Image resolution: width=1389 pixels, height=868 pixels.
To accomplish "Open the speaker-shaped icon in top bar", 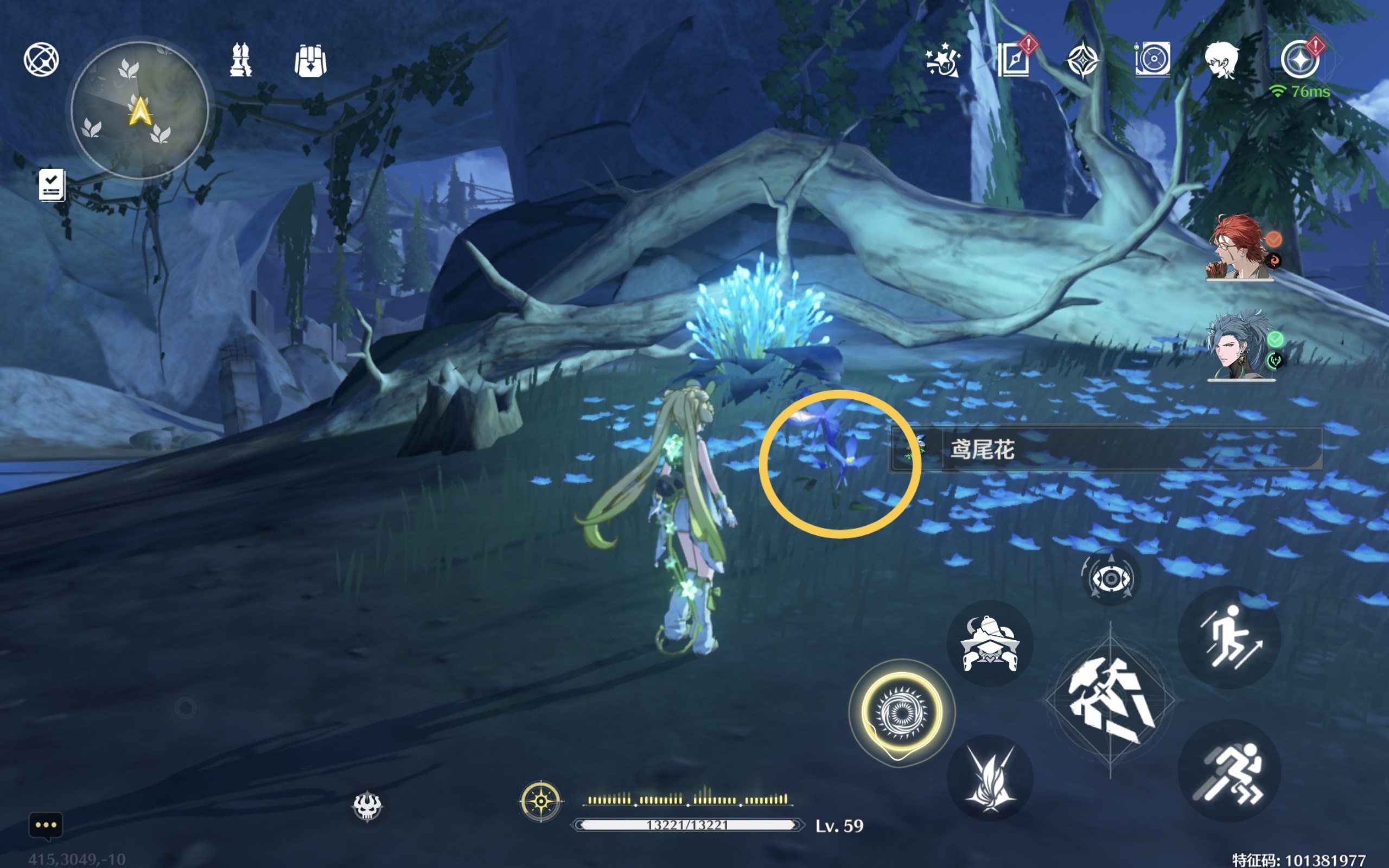I will (1152, 59).
